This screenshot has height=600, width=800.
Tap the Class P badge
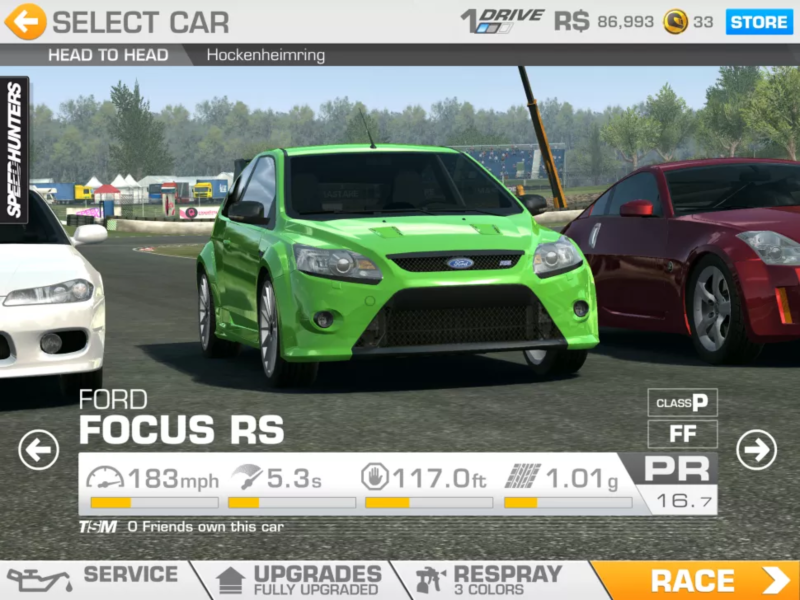(682, 403)
